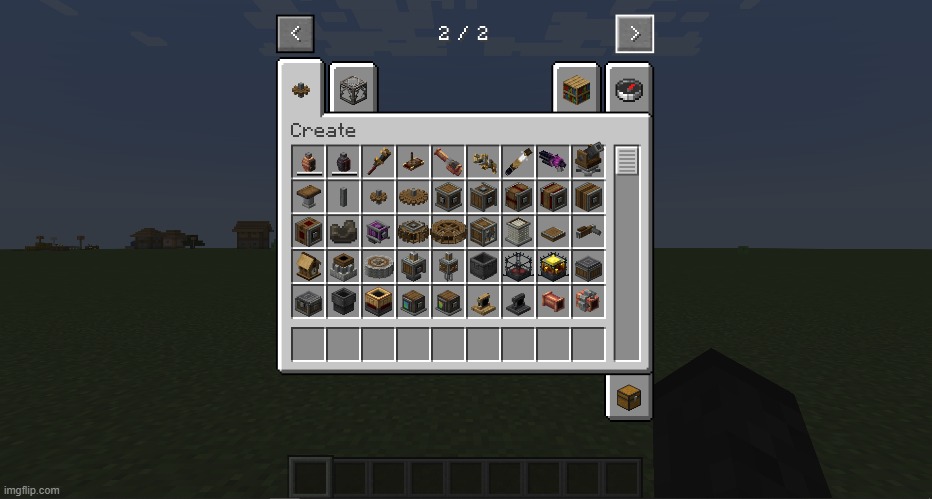Viewport: 932px width, 499px height.
Task: Switch to the framed glass block tab
Action: (351, 90)
